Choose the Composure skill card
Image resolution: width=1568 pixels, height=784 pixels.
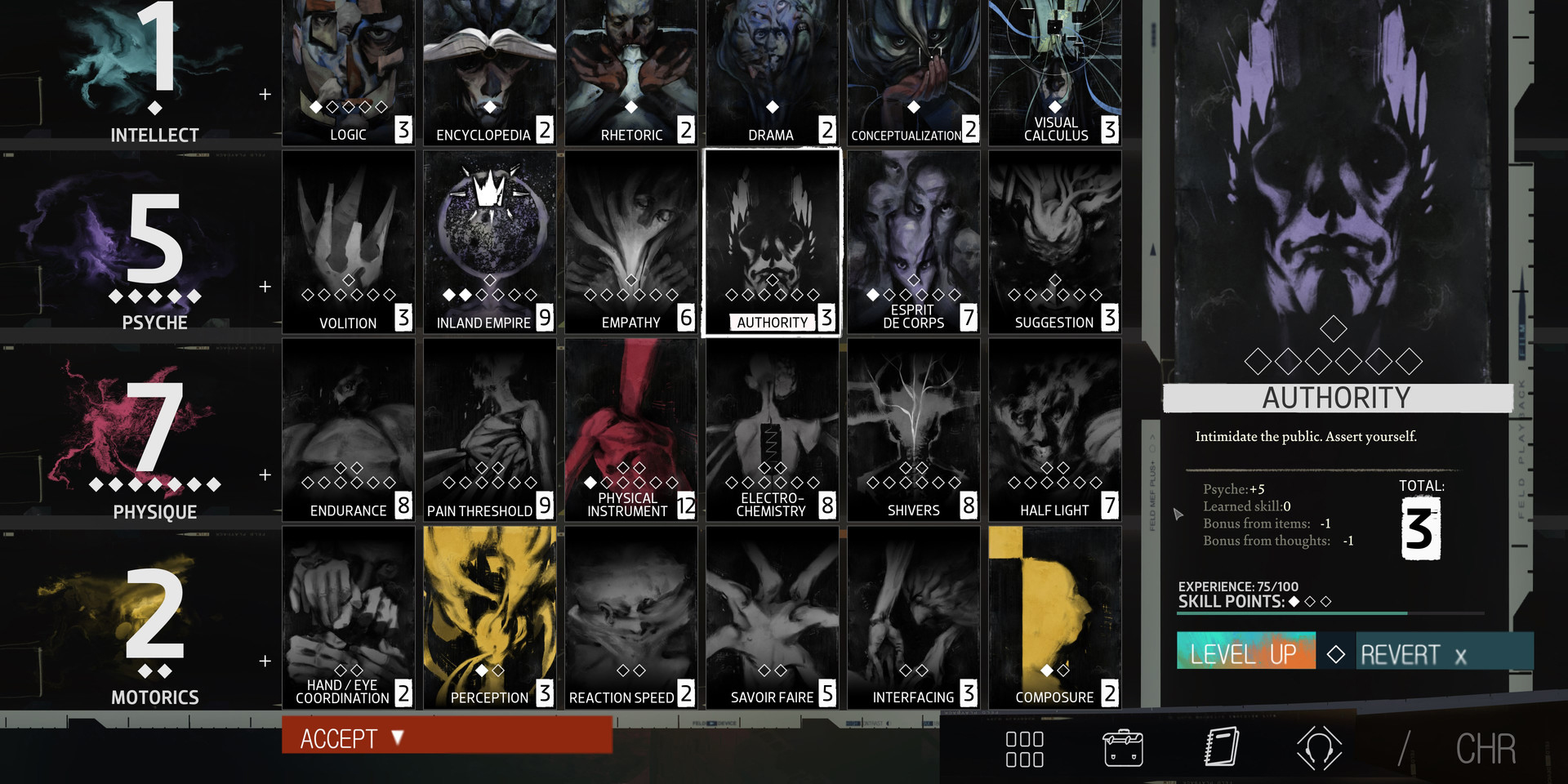tap(1054, 617)
